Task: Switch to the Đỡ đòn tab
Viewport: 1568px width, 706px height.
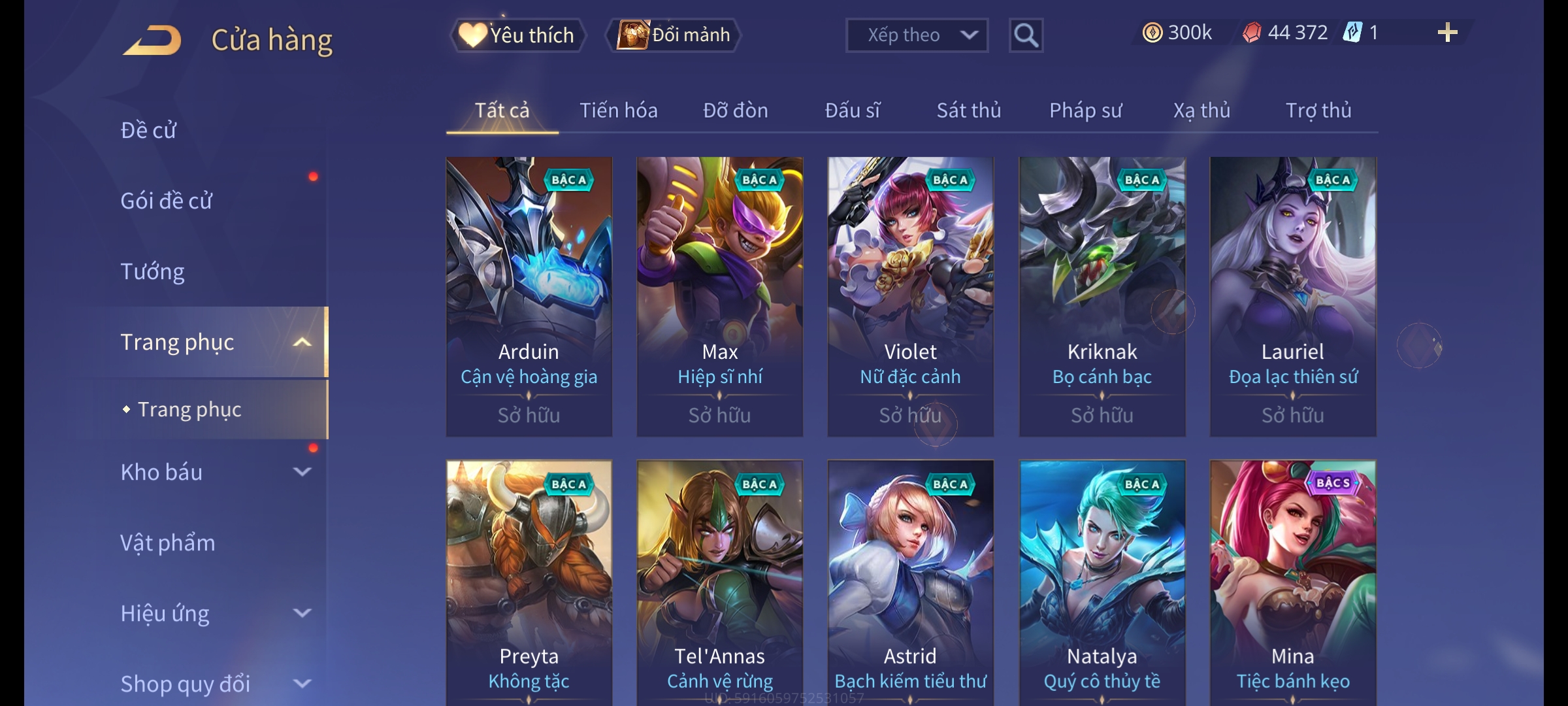Action: click(x=735, y=110)
